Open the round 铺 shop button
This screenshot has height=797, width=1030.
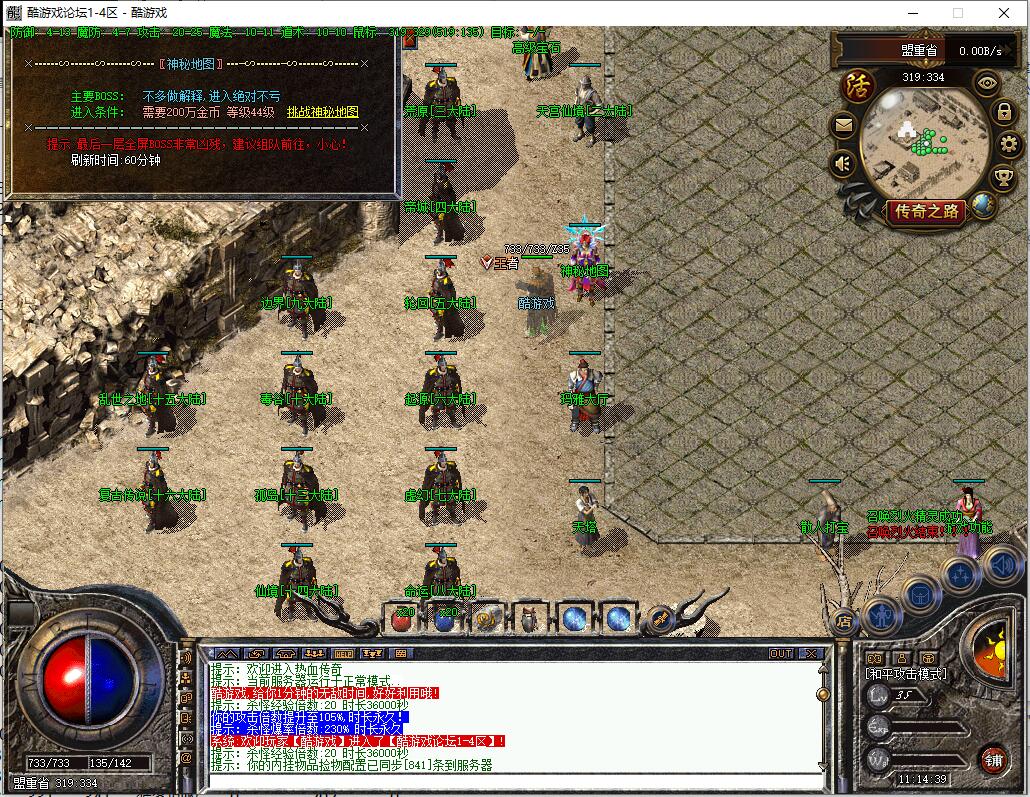coord(993,759)
